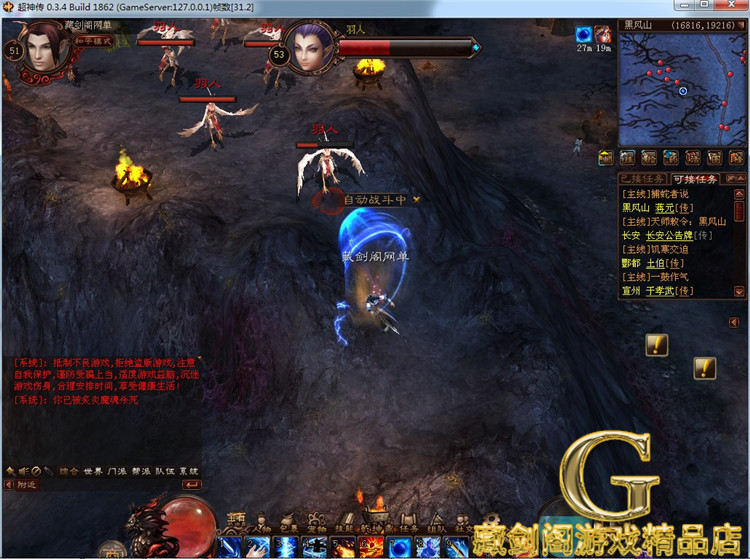Select the 世界 chat channel
750x559 pixels.
[x=93, y=470]
